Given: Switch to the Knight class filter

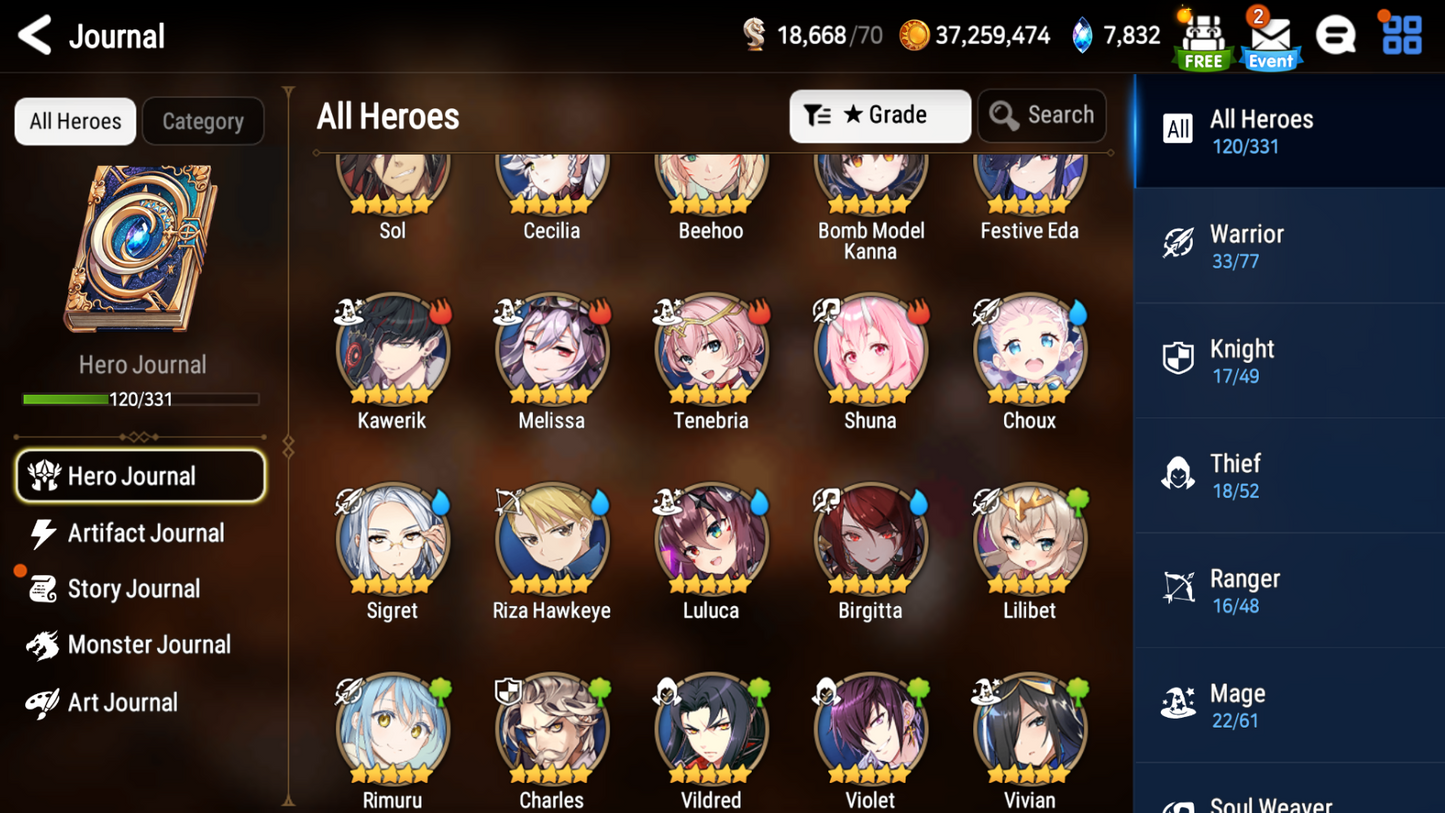Looking at the screenshot, I should (1288, 360).
